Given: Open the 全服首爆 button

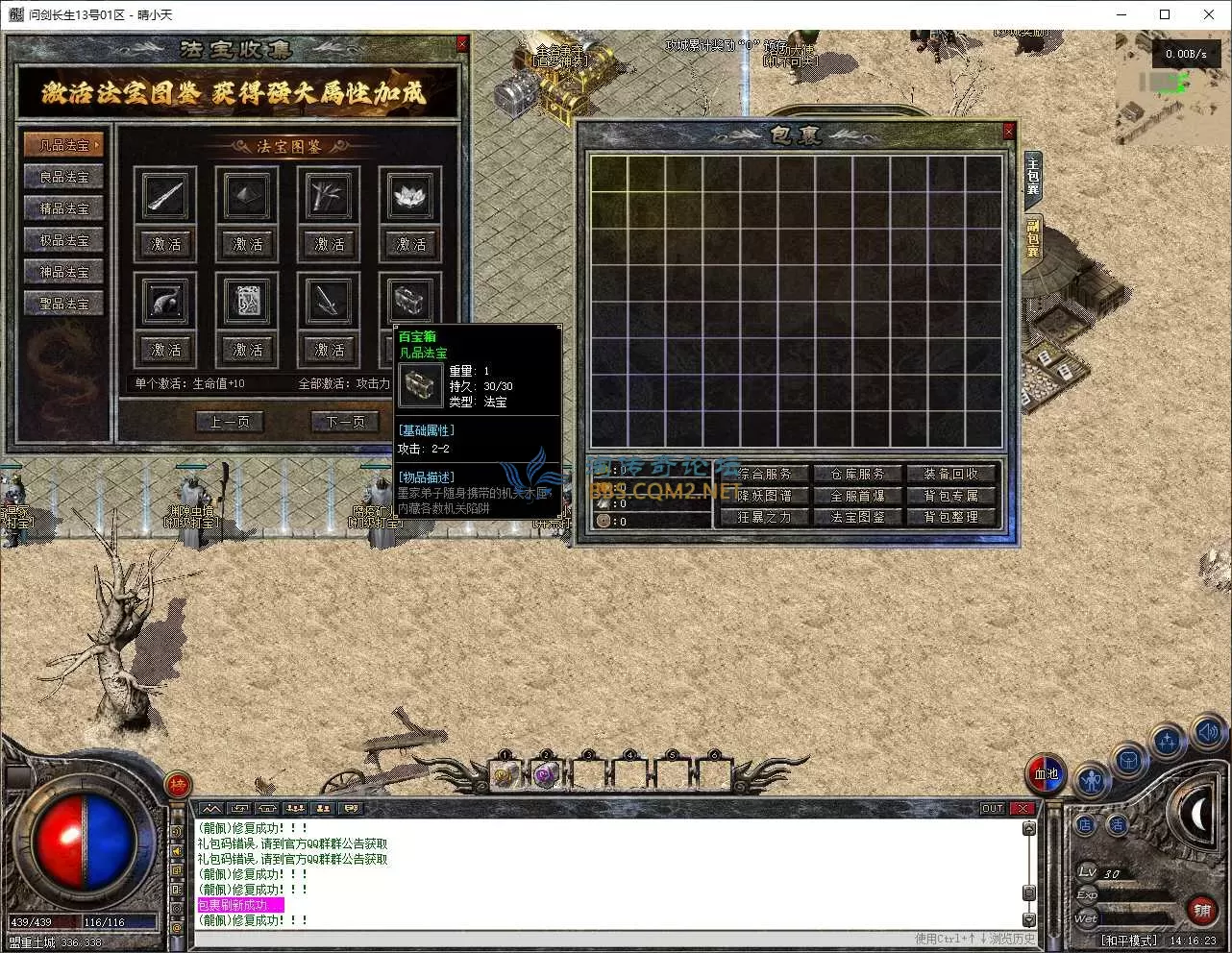Looking at the screenshot, I should (x=857, y=496).
